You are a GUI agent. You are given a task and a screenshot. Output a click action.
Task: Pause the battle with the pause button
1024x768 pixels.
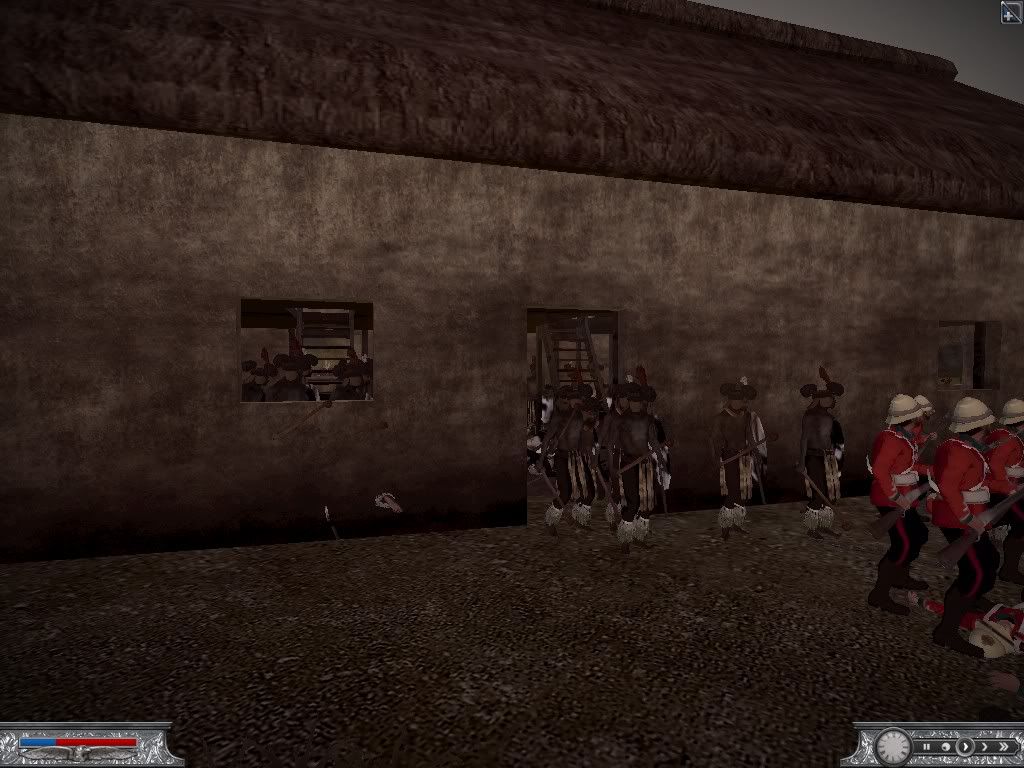pyautogui.click(x=927, y=746)
